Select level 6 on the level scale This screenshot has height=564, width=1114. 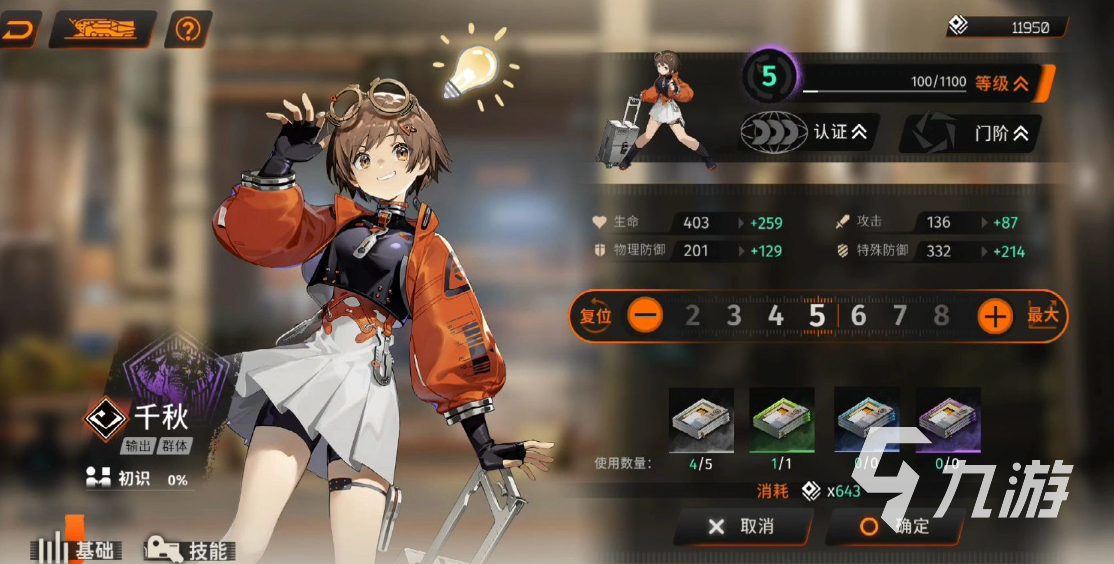pos(858,316)
